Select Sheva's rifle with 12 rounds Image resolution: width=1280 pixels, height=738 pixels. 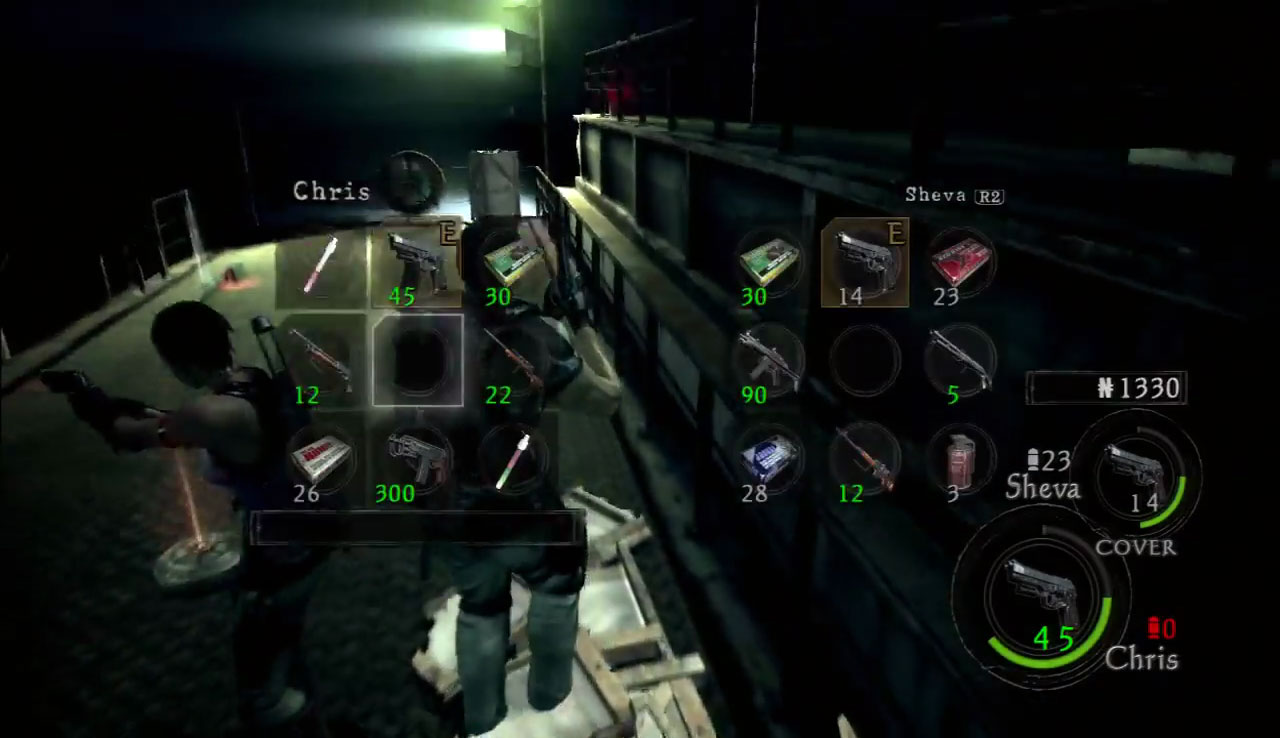[x=864, y=457]
